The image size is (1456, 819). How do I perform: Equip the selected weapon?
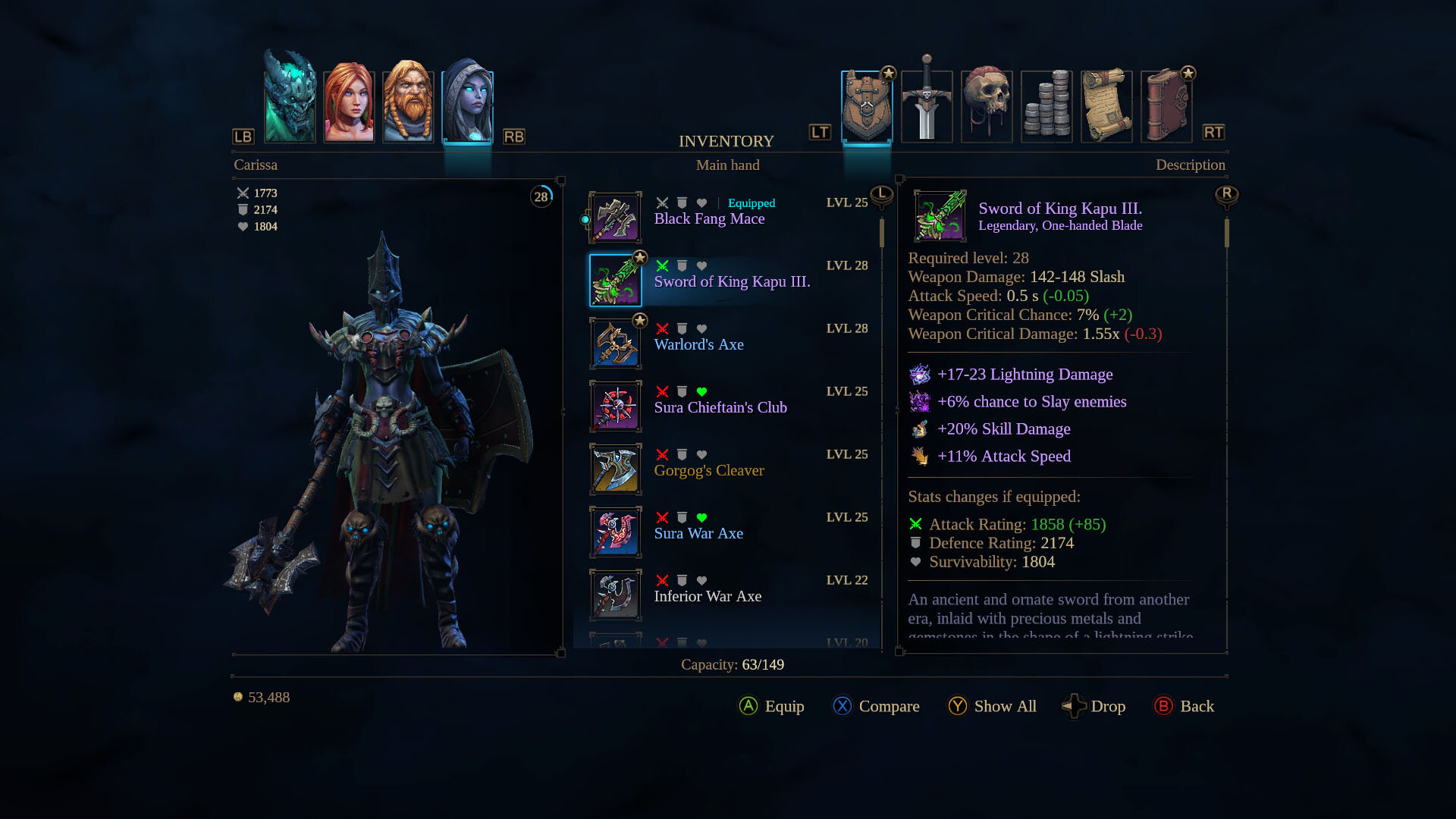click(x=772, y=706)
